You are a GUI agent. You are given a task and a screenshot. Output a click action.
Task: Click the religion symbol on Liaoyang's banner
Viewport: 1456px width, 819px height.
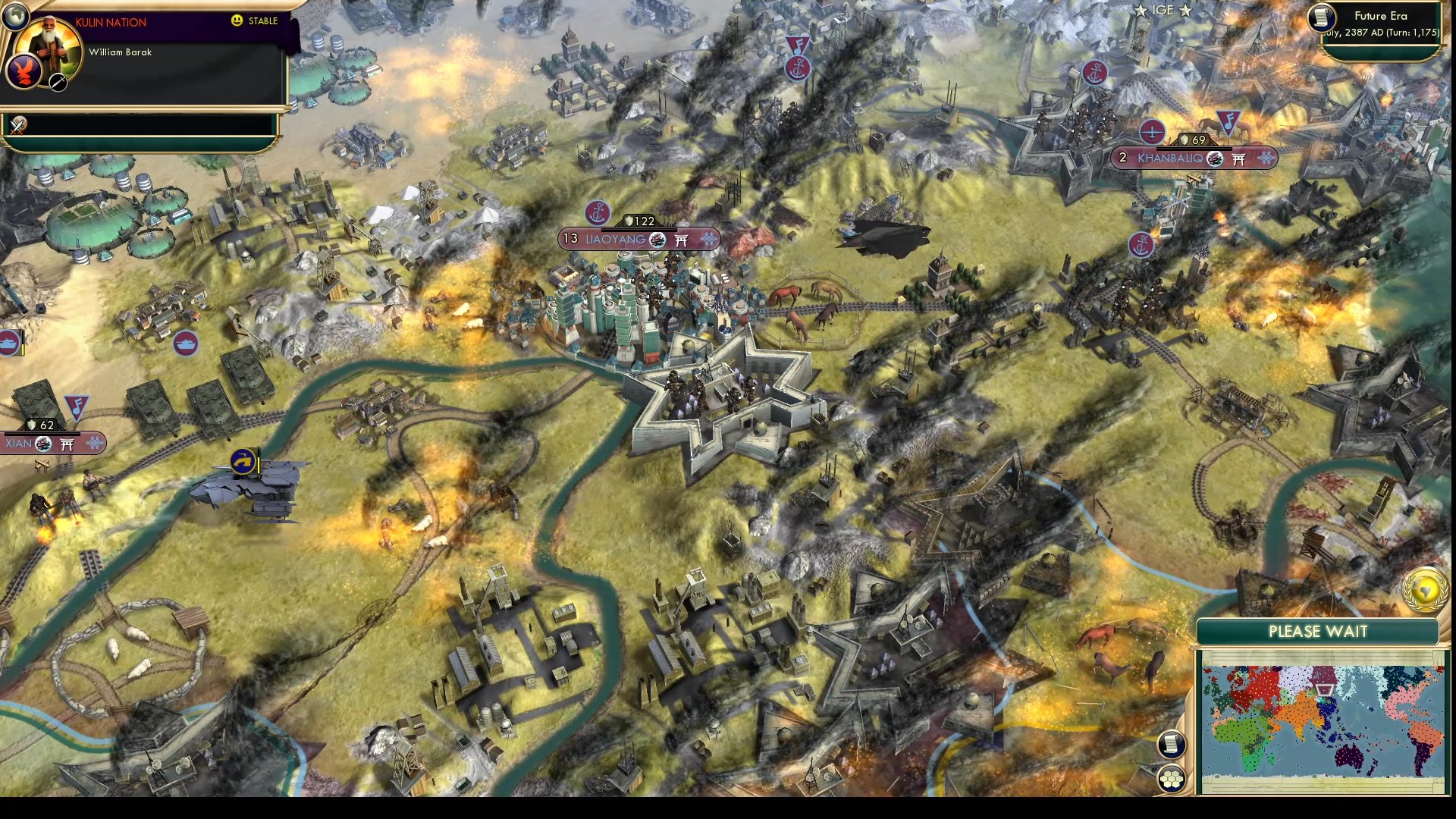[x=680, y=240]
